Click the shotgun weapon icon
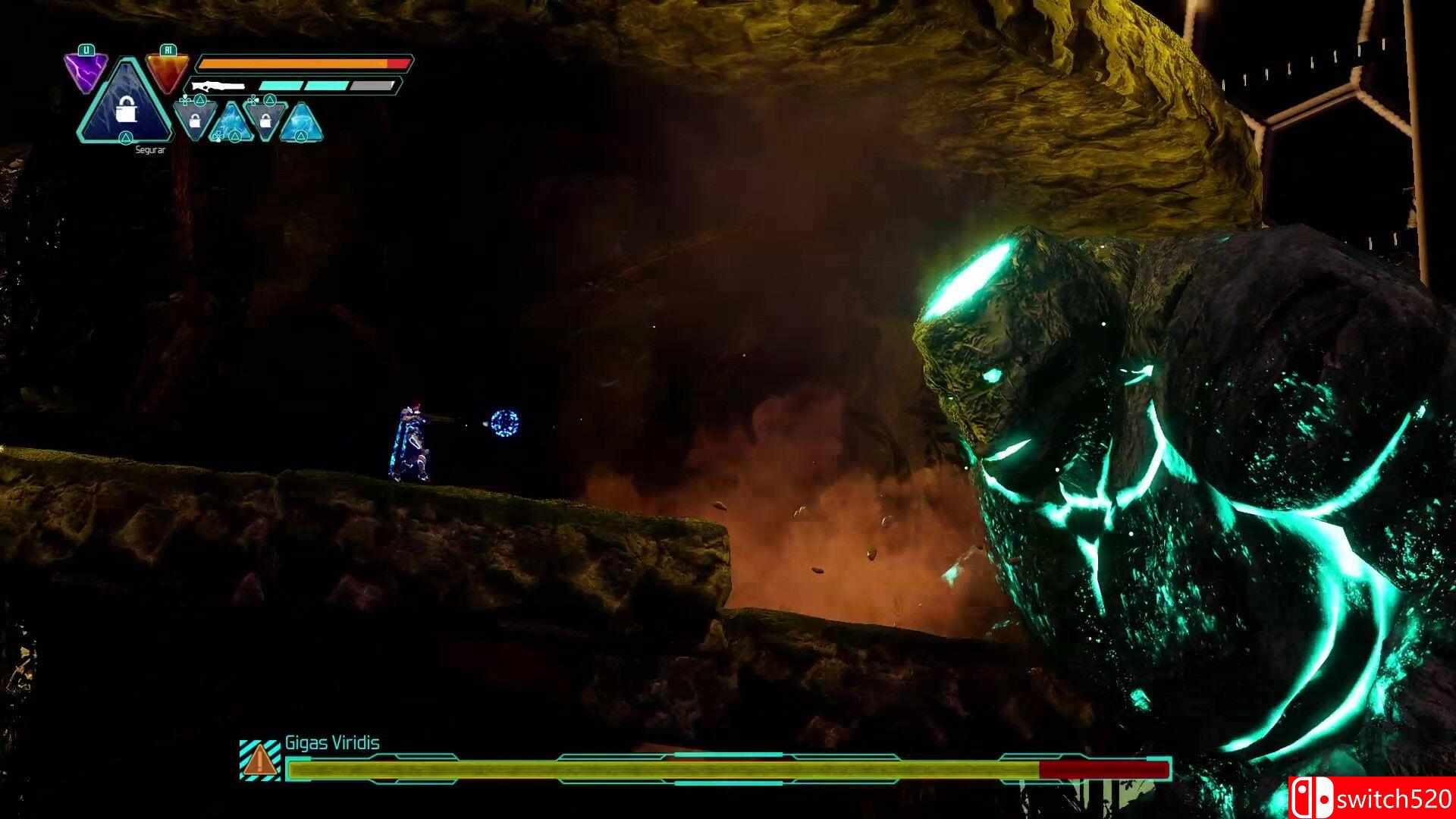Screen dimensions: 1456x819 click(x=218, y=85)
